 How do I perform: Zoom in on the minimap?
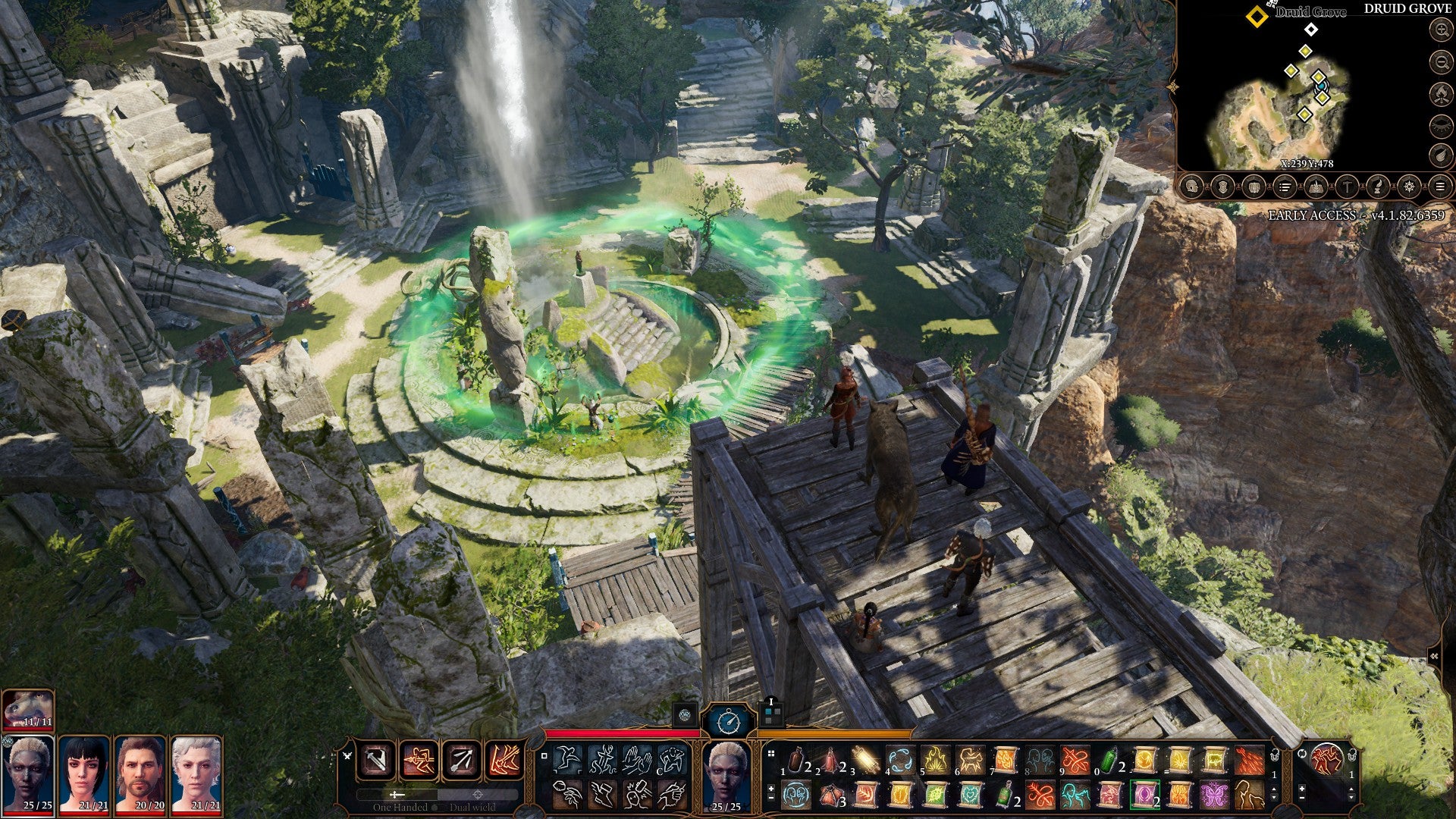tap(1440, 30)
